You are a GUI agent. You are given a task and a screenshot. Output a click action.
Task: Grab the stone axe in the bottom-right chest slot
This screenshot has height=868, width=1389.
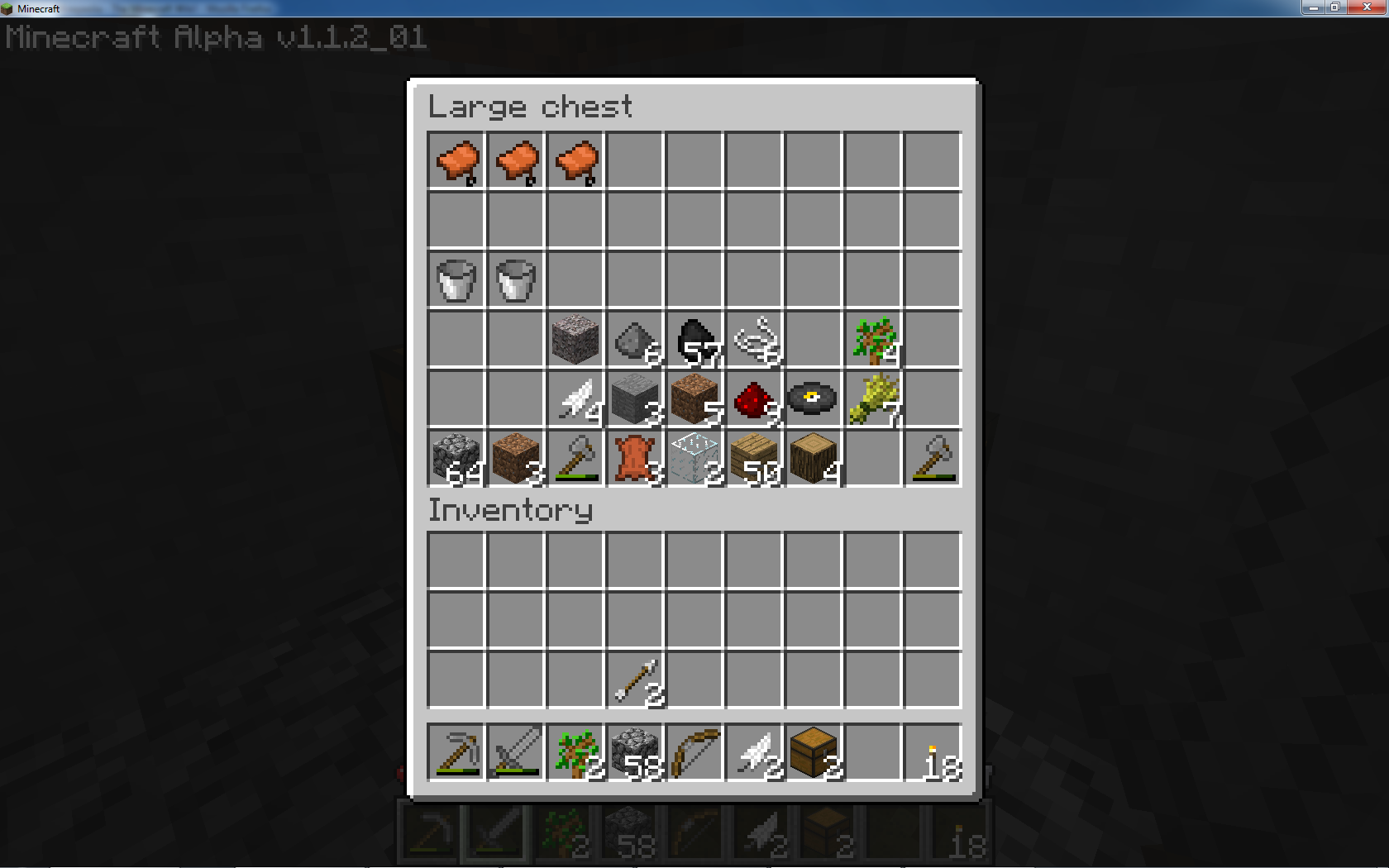coord(933,460)
